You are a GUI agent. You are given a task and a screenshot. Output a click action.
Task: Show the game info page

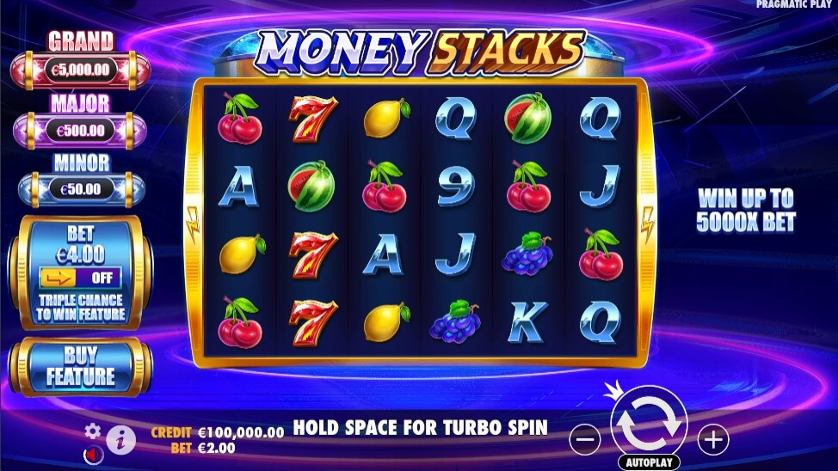point(120,438)
